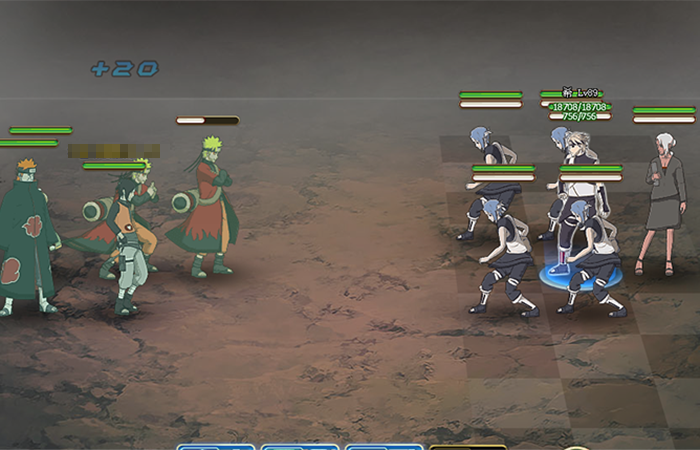This screenshot has height=450, width=700.
Task: Click the gold-framed button at the bottom edge
Action: [x=468, y=446]
